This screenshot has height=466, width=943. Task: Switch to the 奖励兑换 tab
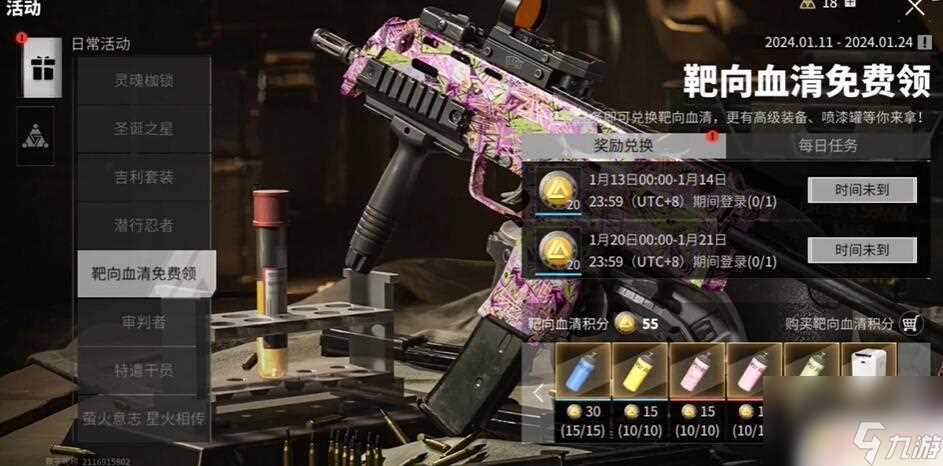click(x=622, y=145)
